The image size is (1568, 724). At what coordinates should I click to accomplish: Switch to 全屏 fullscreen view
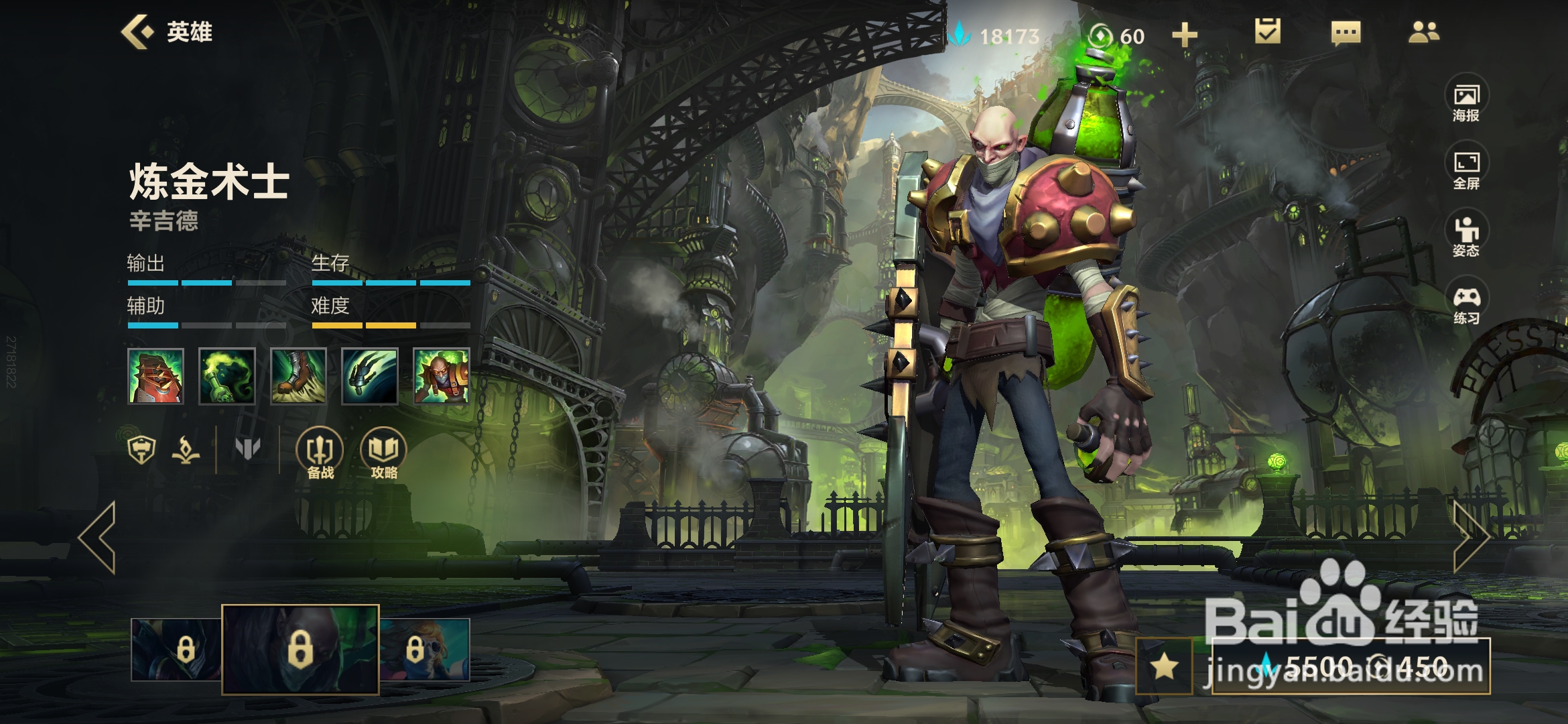pos(1466,169)
